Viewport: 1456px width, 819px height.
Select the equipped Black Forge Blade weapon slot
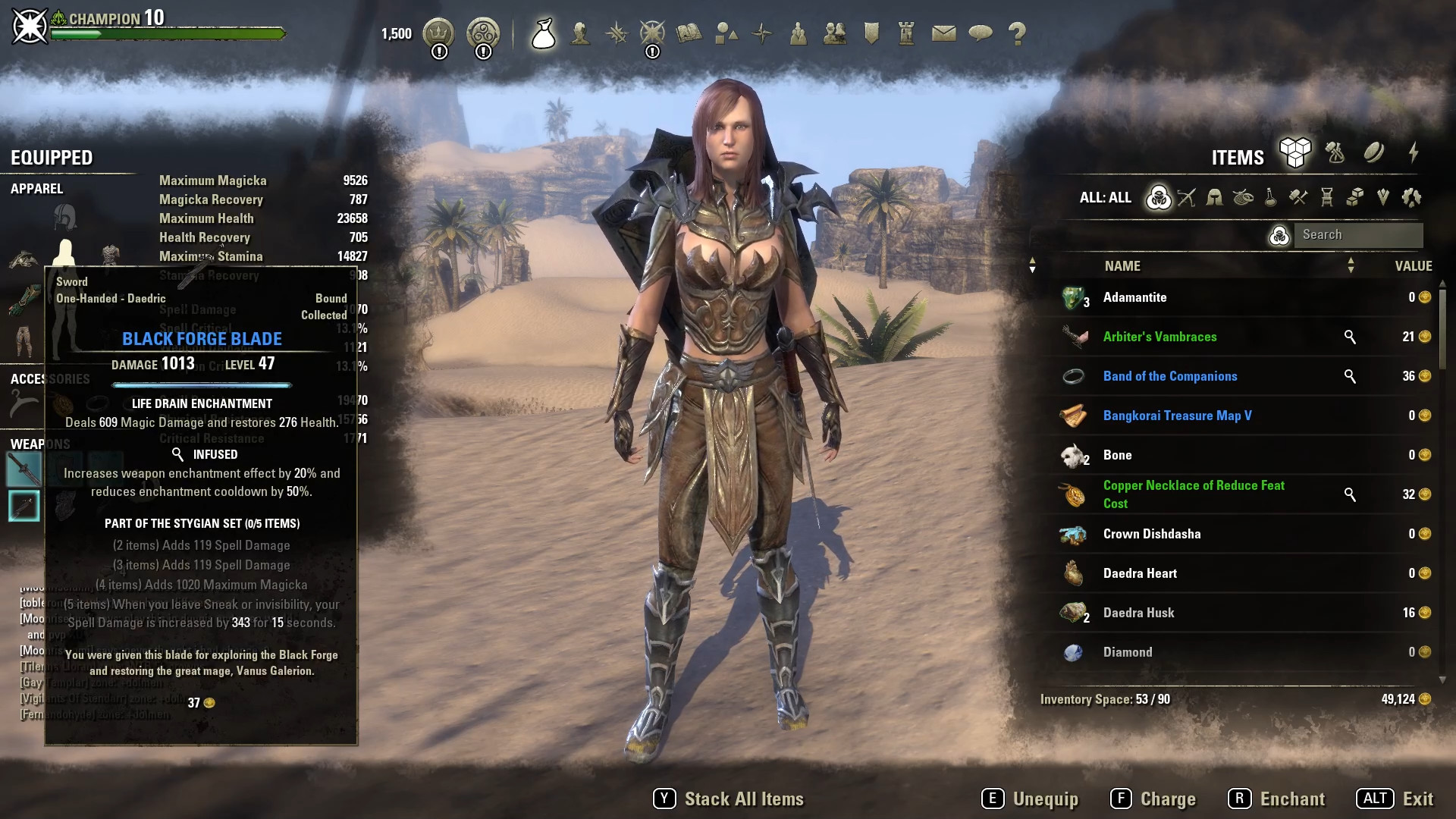[24, 469]
